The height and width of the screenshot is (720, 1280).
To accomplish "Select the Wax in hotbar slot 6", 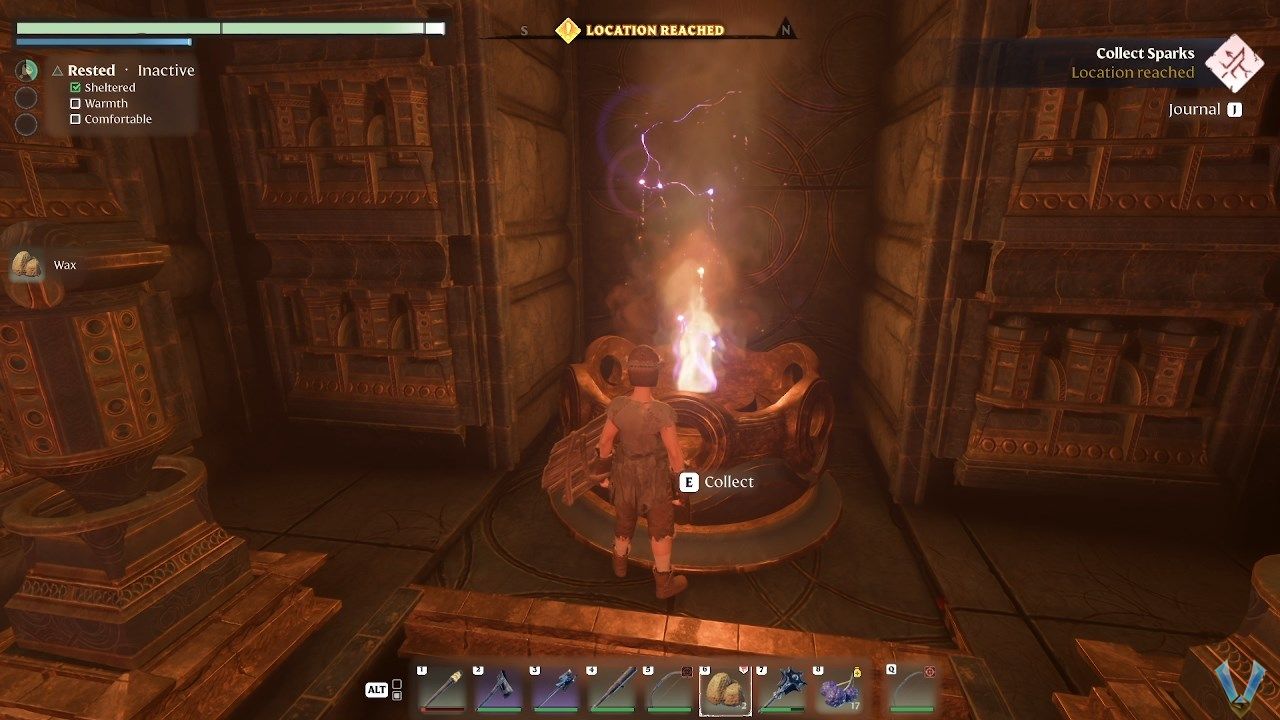I will [x=723, y=688].
